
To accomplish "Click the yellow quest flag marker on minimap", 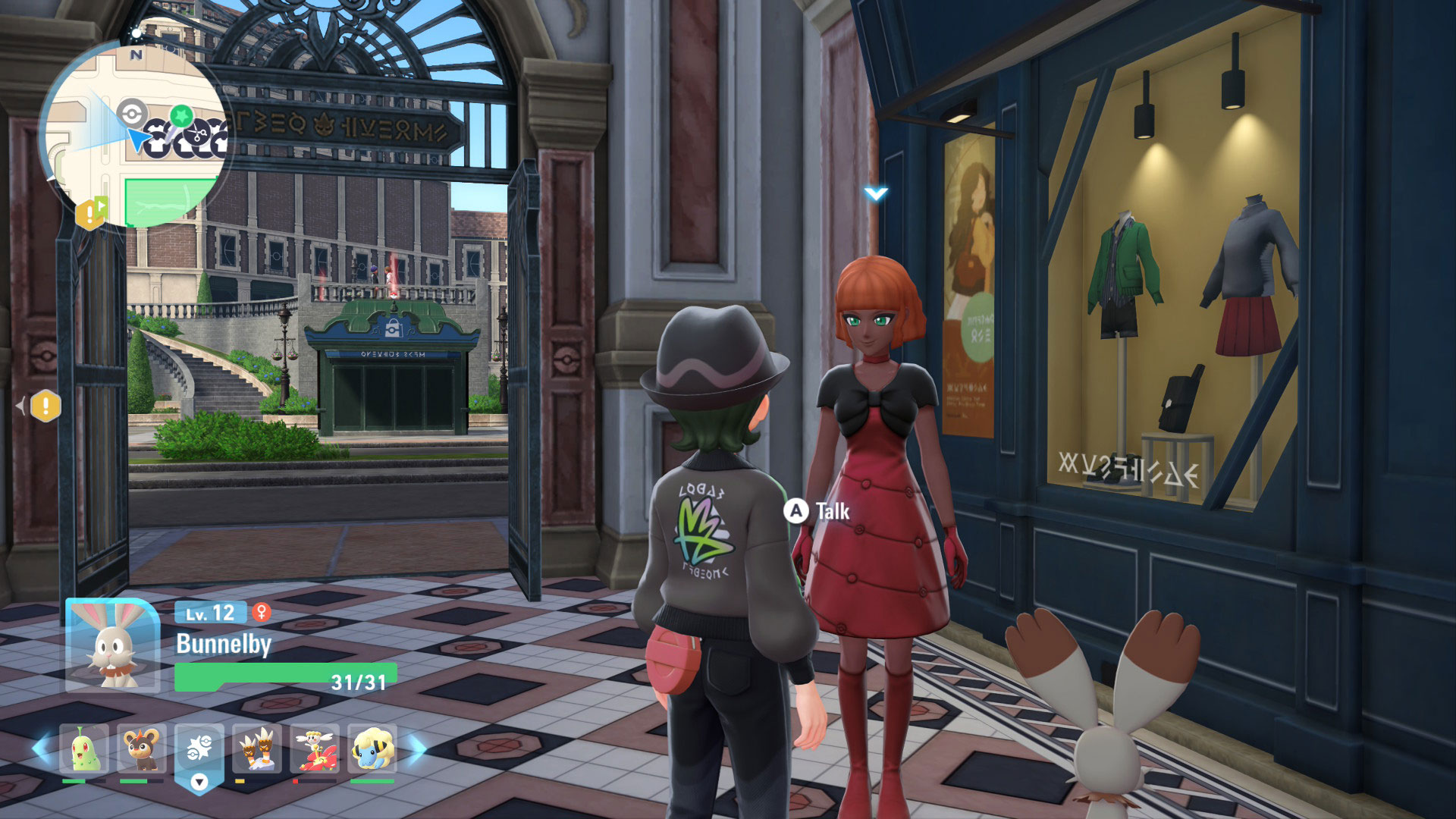I will point(91,212).
